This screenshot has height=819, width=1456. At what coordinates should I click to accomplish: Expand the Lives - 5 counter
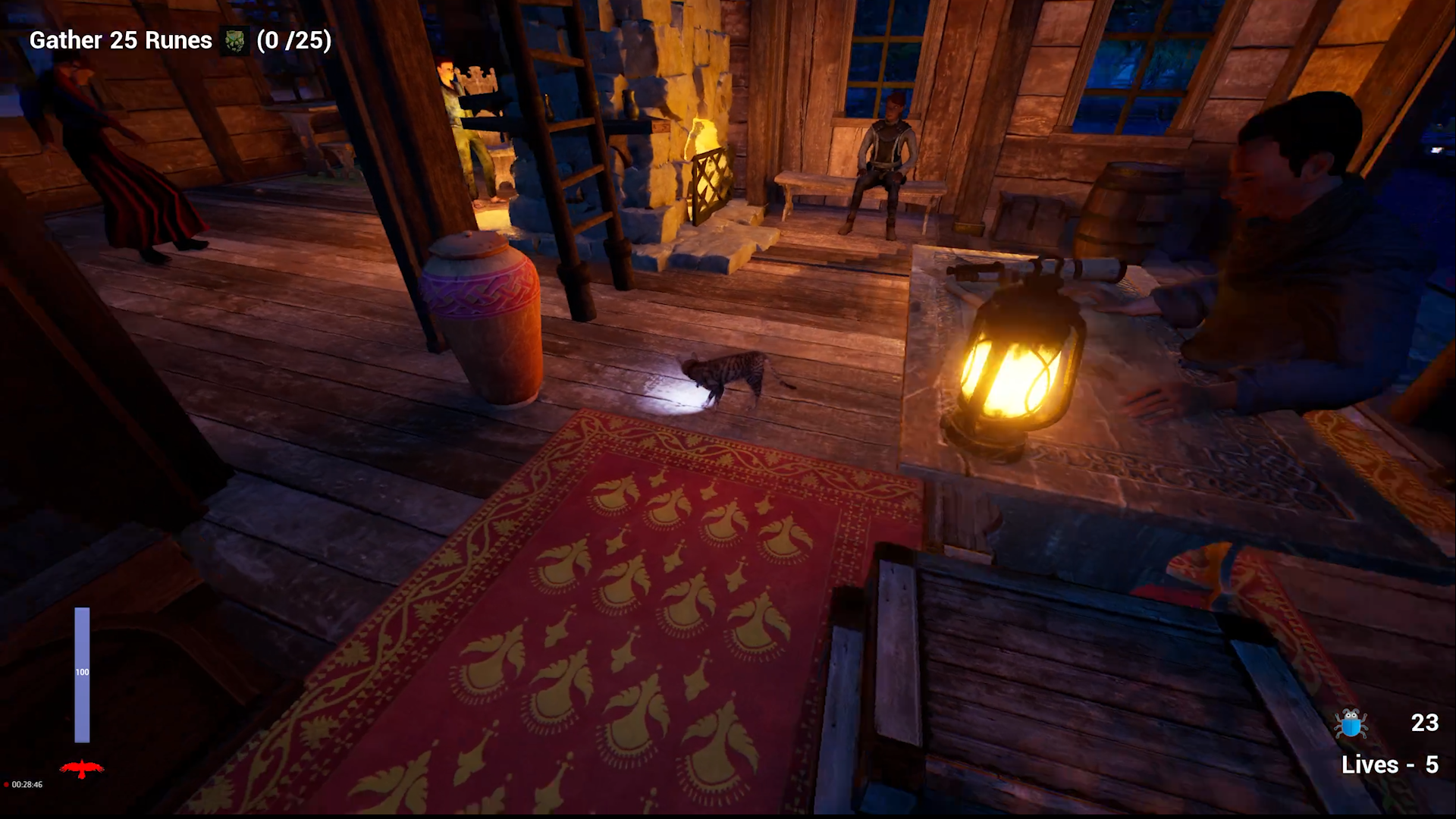(1390, 765)
